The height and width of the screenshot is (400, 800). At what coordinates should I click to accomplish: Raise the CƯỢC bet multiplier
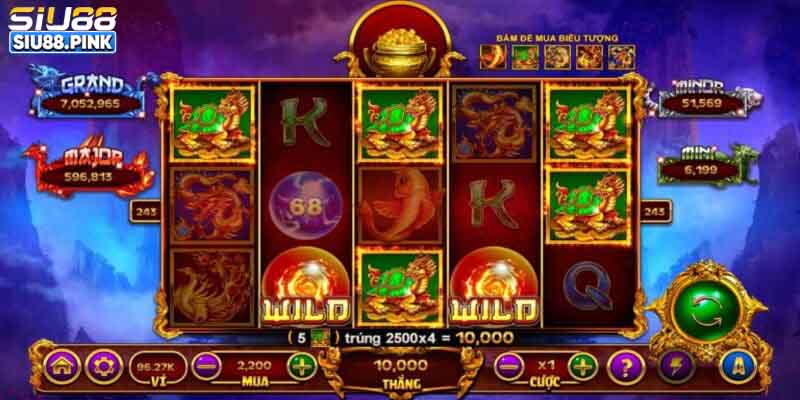tap(583, 365)
